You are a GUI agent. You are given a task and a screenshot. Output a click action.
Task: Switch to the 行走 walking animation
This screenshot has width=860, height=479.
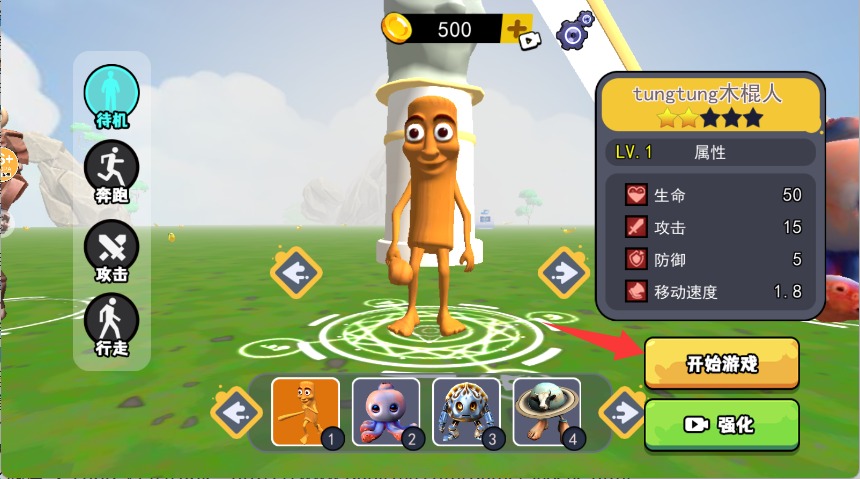coord(111,325)
